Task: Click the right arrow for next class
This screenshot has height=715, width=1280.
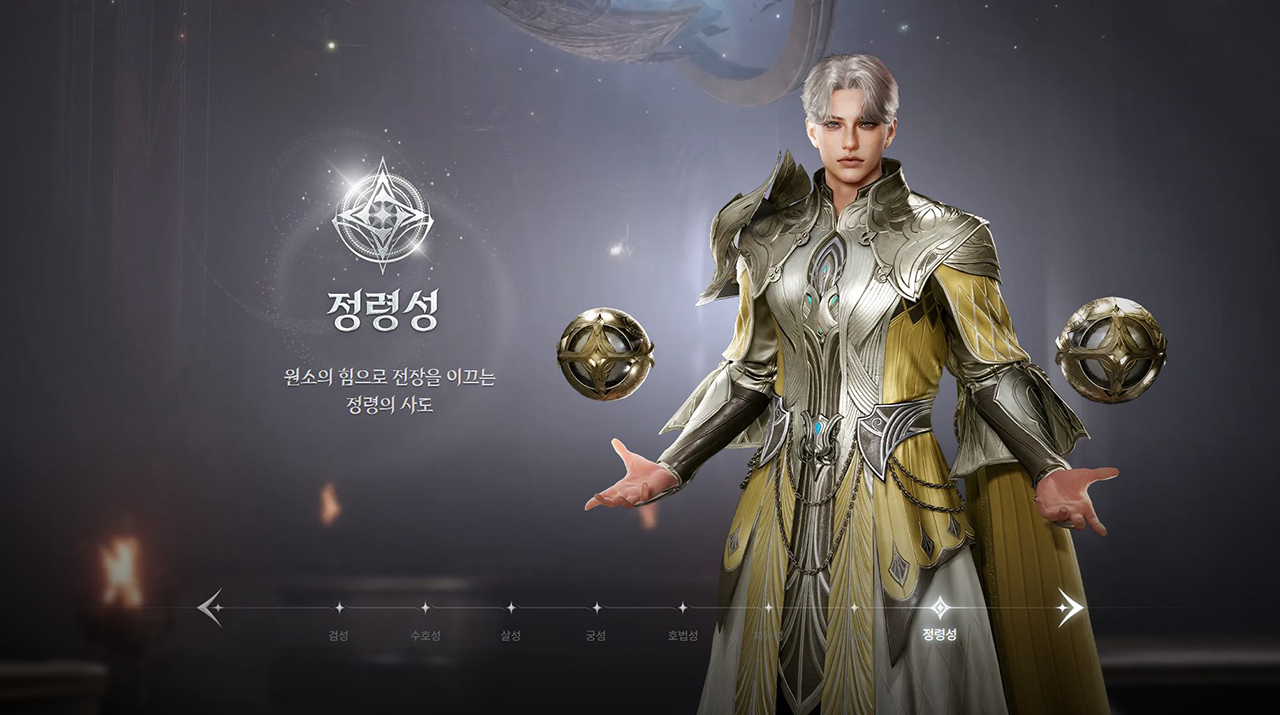Action: point(1070,608)
